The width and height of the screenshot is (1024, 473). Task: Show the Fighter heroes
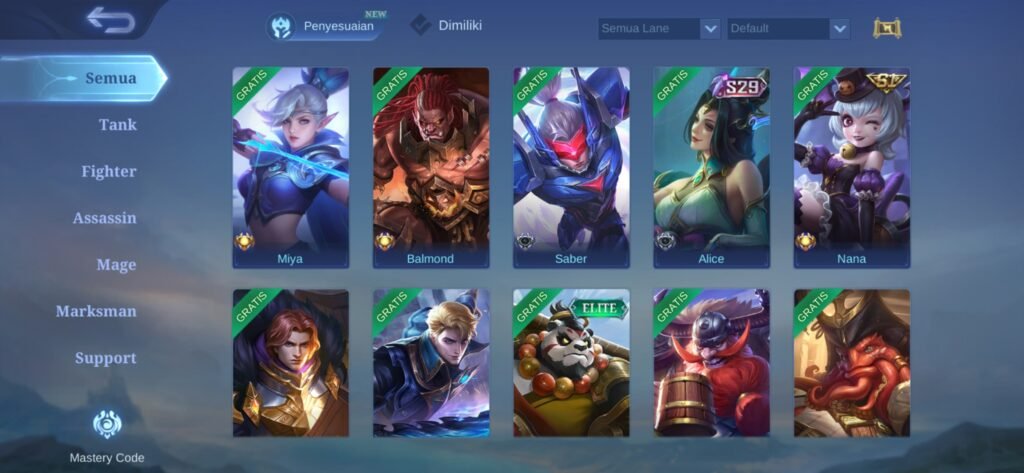(x=109, y=171)
